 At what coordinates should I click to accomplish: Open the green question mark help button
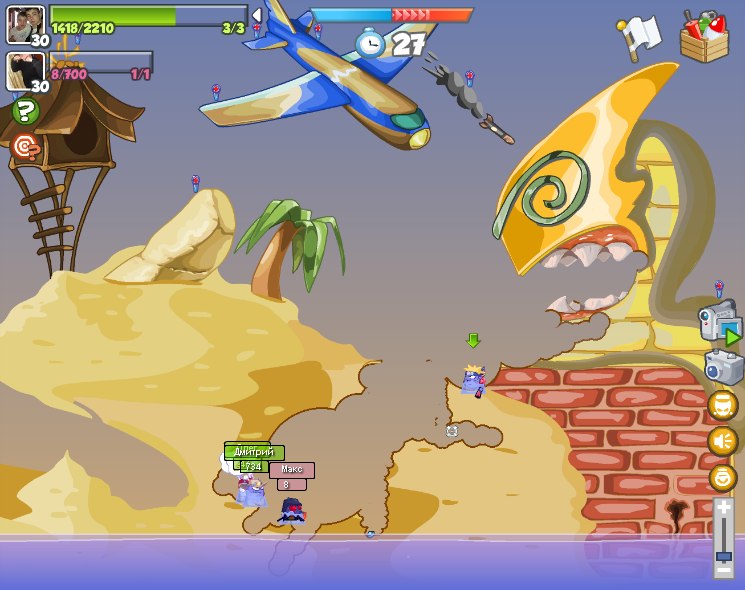tap(26, 111)
